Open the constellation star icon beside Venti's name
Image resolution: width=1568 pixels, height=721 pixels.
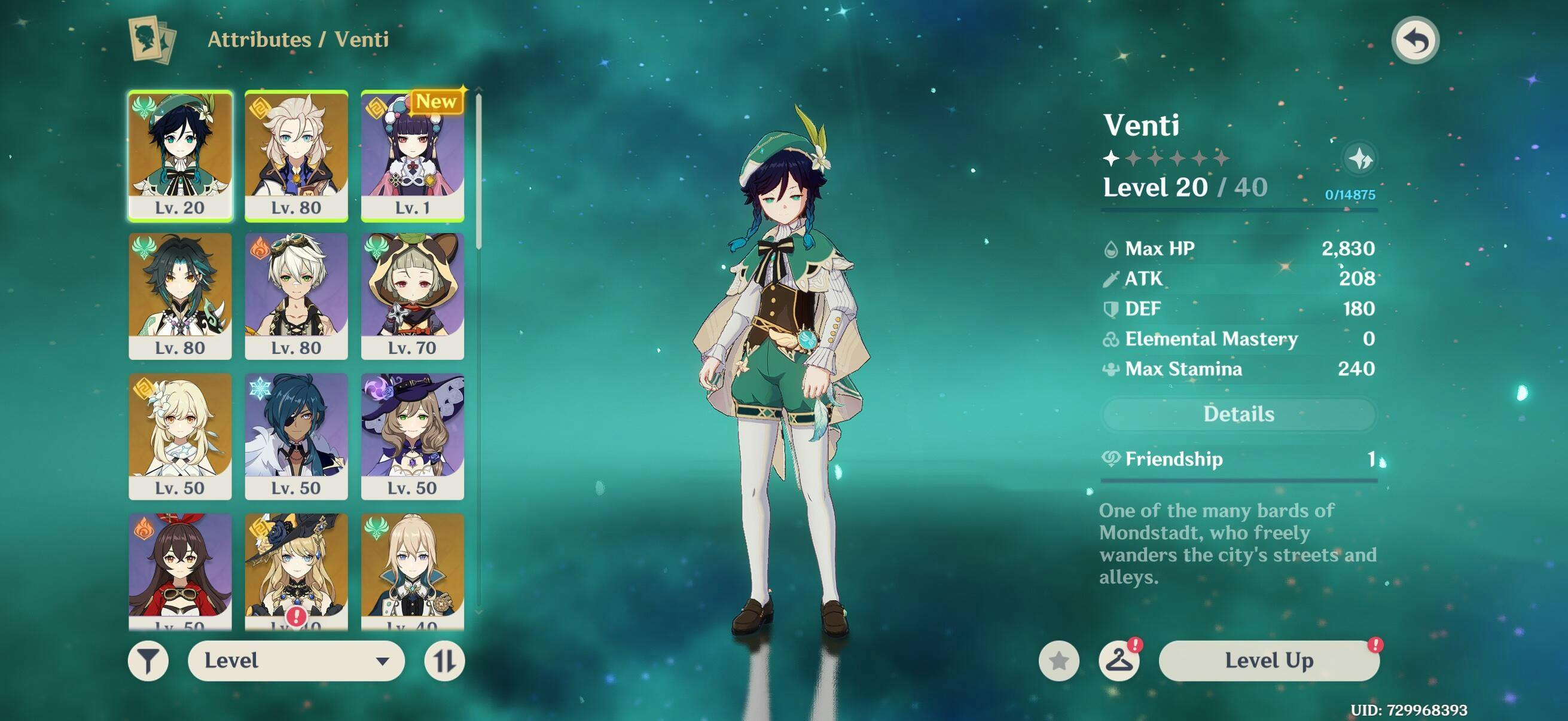(1359, 160)
